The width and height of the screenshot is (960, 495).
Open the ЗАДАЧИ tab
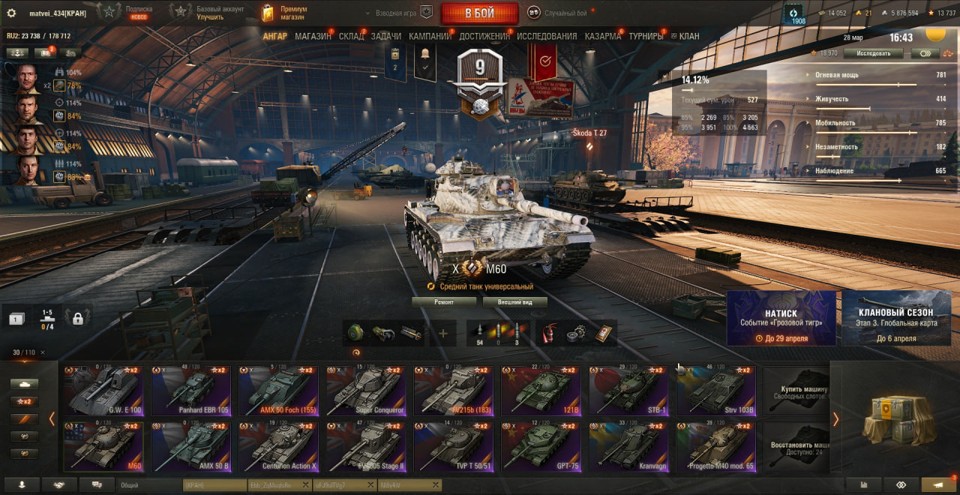point(386,36)
